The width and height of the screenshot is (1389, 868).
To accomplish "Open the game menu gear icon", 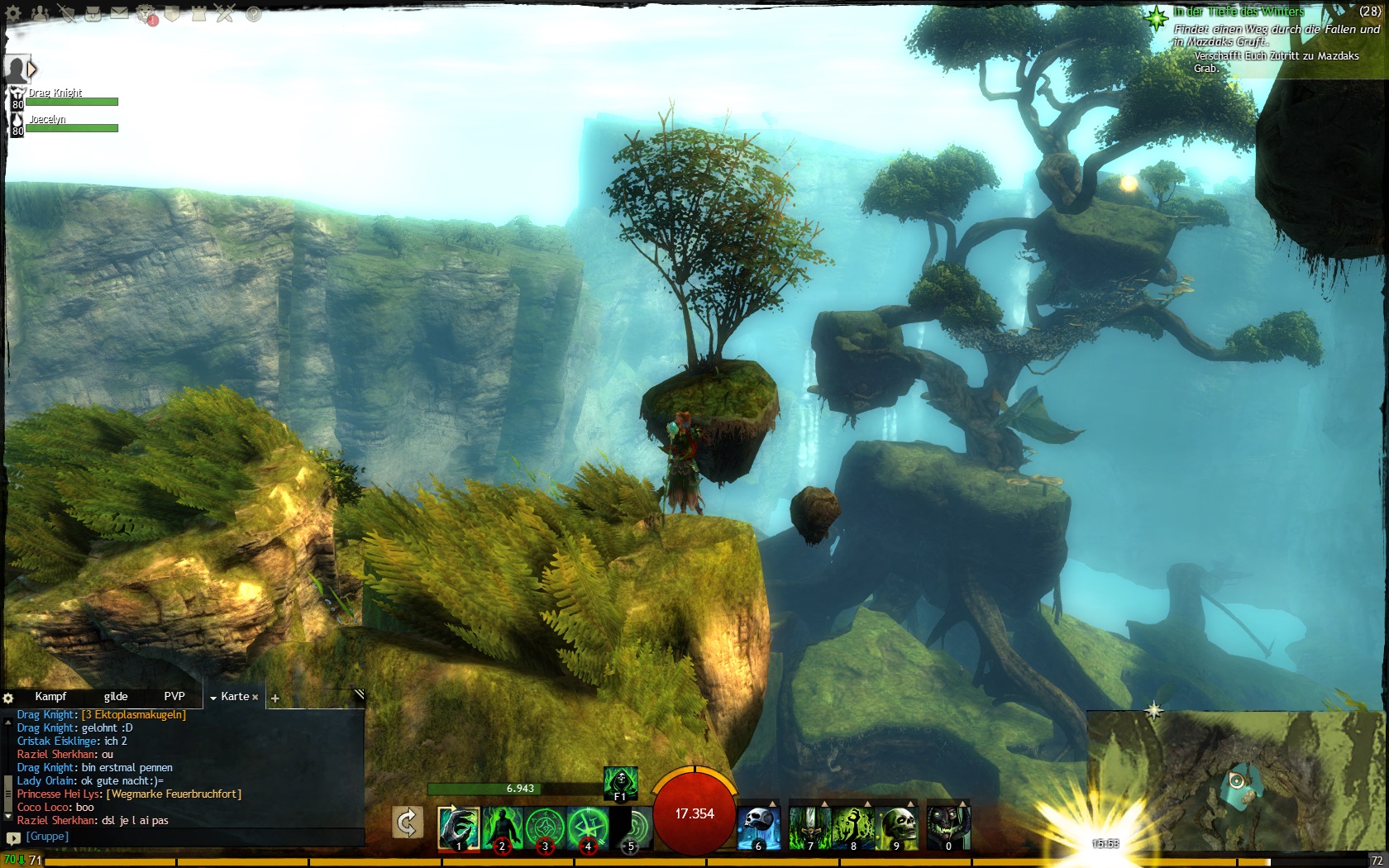I will [x=14, y=13].
